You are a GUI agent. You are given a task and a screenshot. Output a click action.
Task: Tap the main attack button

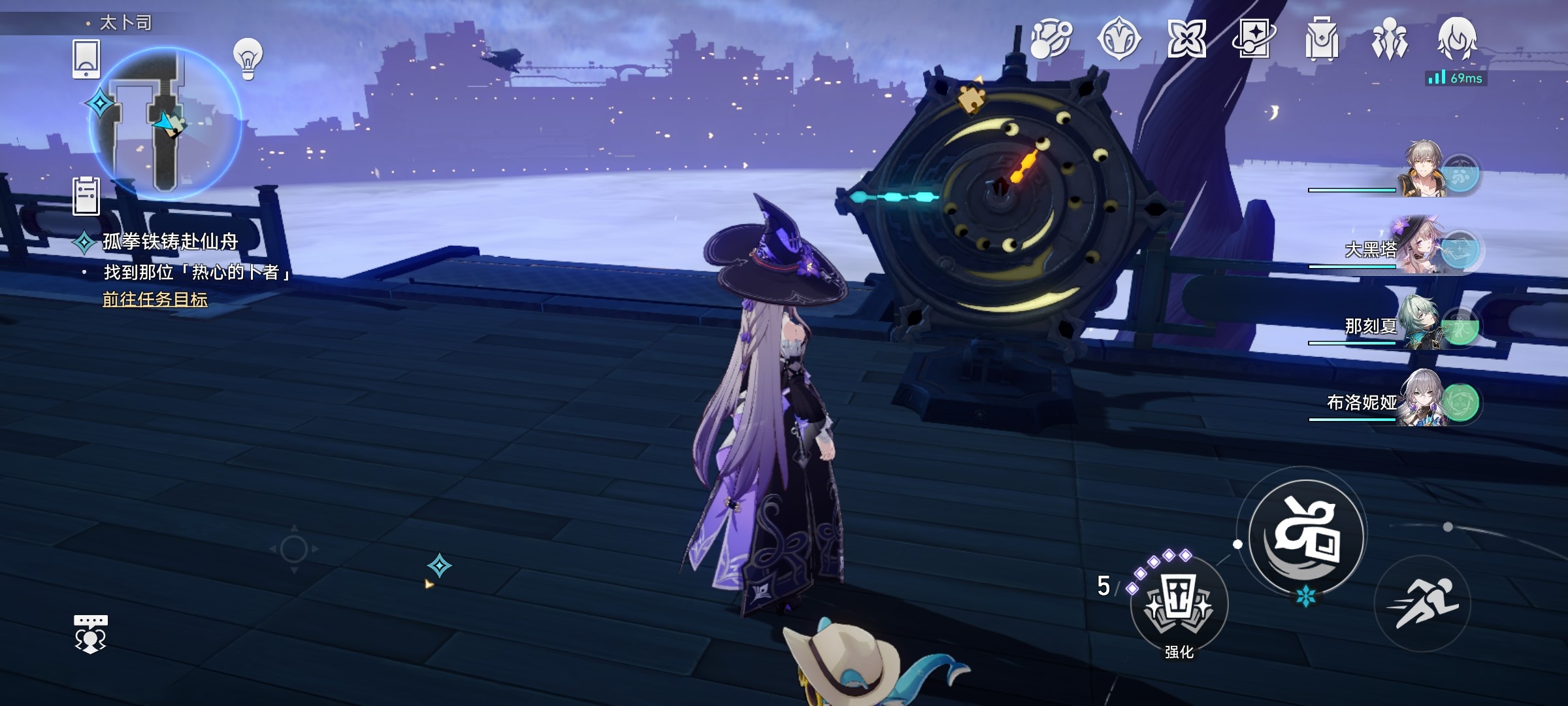click(1307, 536)
